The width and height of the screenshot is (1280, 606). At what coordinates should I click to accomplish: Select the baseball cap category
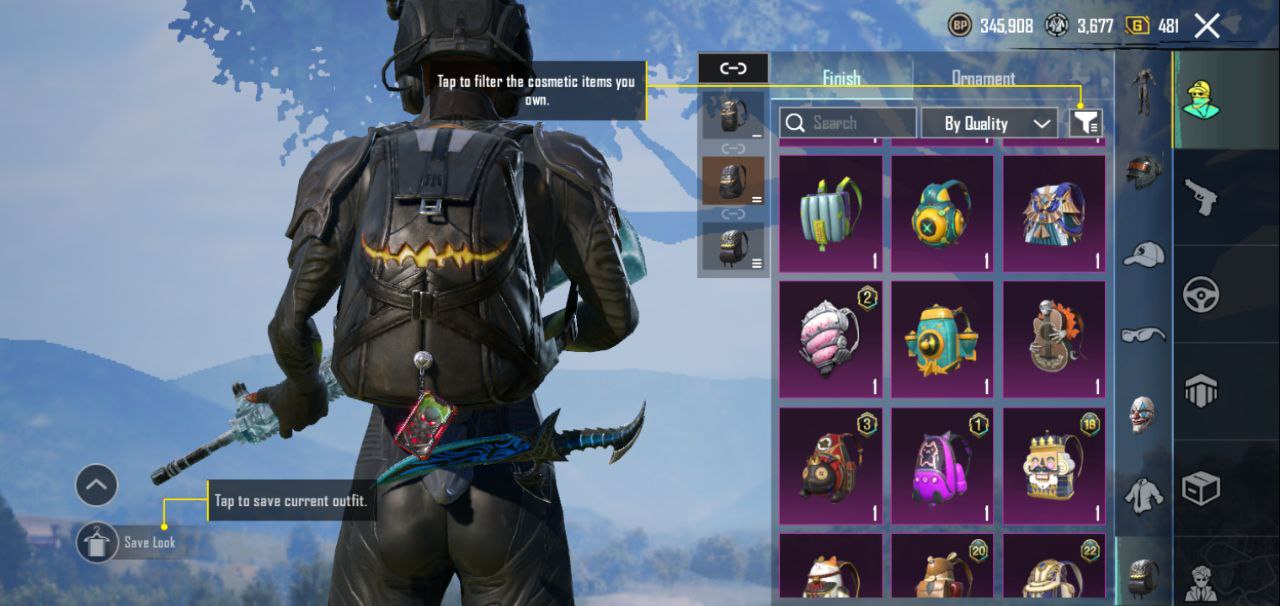tap(1143, 254)
